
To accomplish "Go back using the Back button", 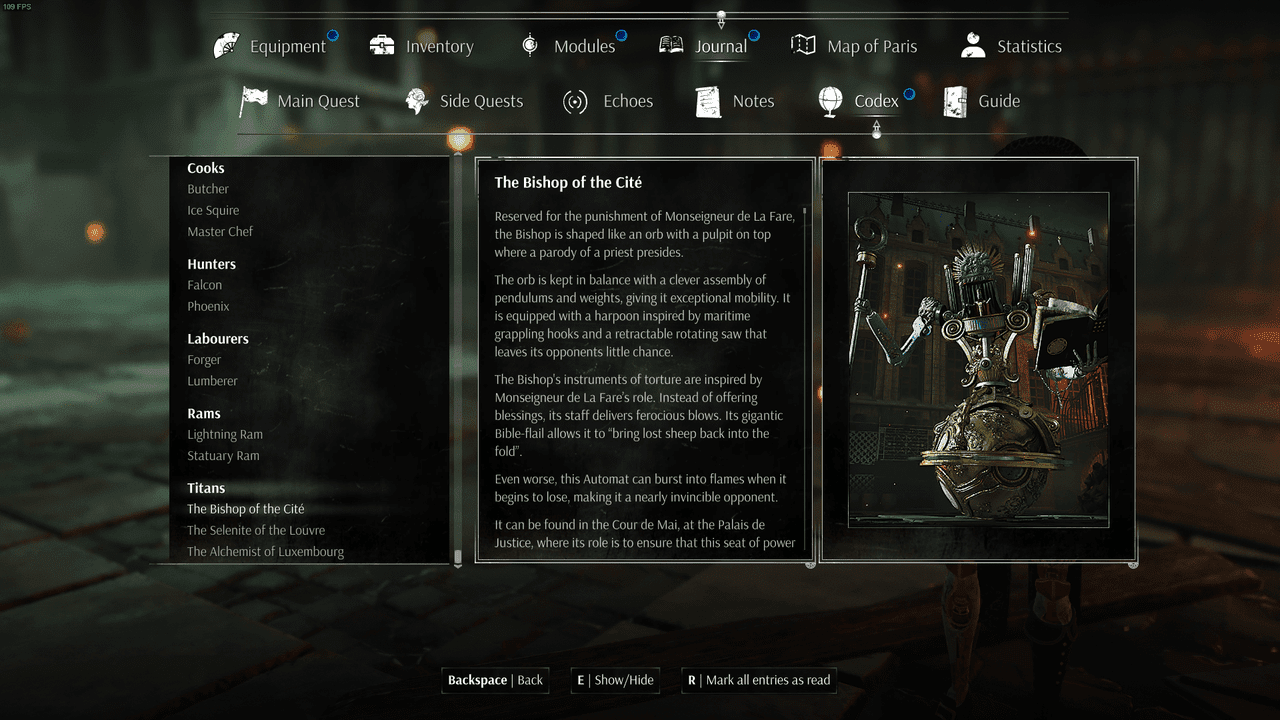I will point(496,680).
